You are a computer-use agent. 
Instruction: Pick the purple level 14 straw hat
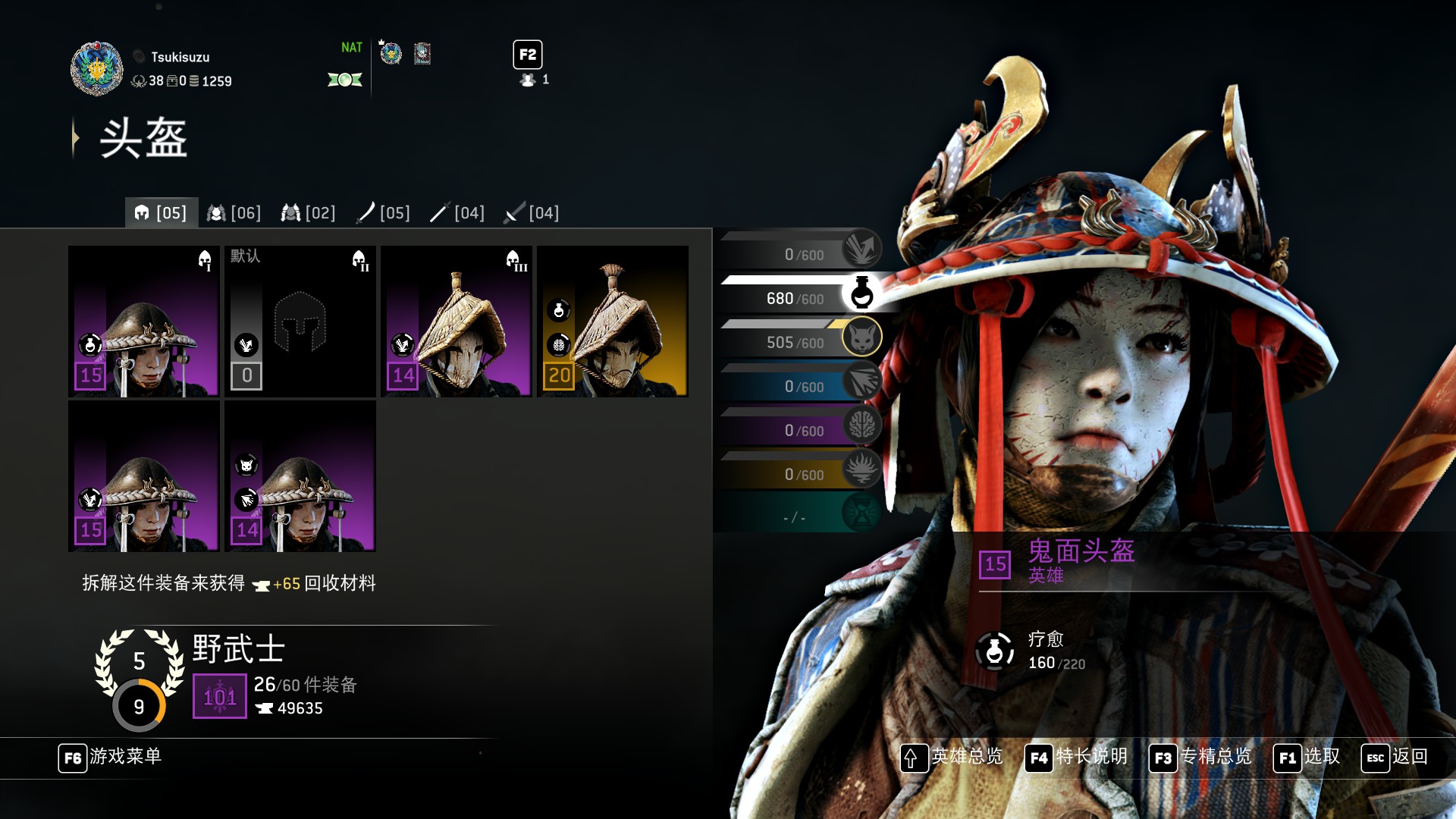click(x=457, y=322)
